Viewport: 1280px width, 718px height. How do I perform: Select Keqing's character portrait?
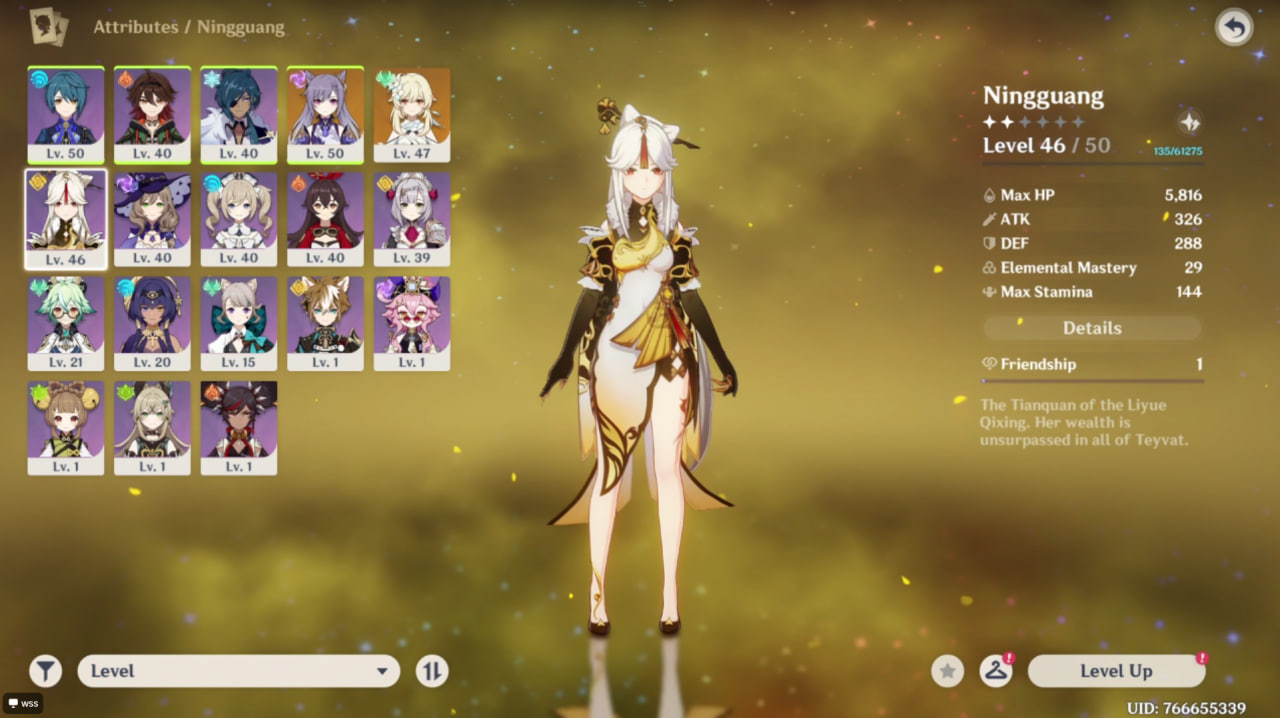pyautogui.click(x=325, y=115)
